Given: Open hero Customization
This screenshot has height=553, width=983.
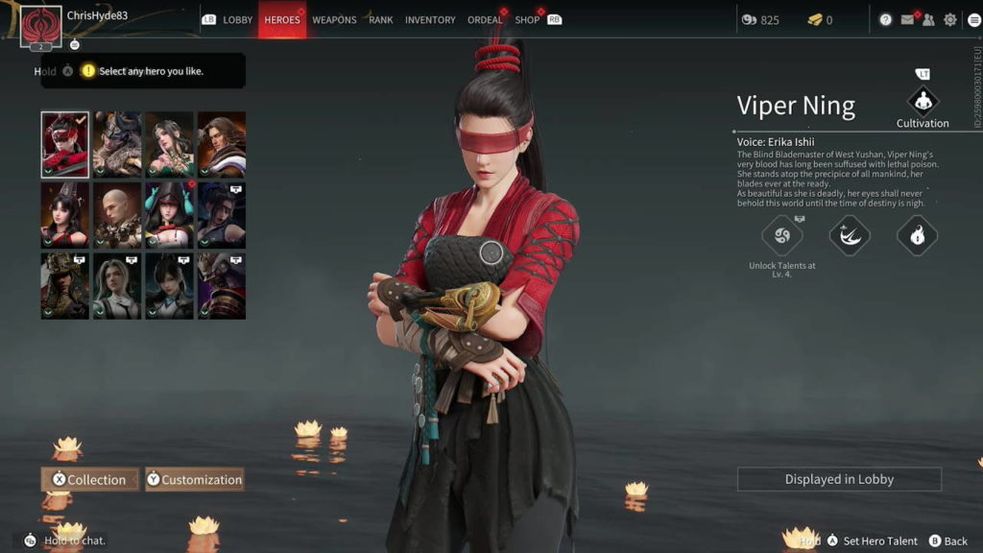Looking at the screenshot, I should point(195,480).
